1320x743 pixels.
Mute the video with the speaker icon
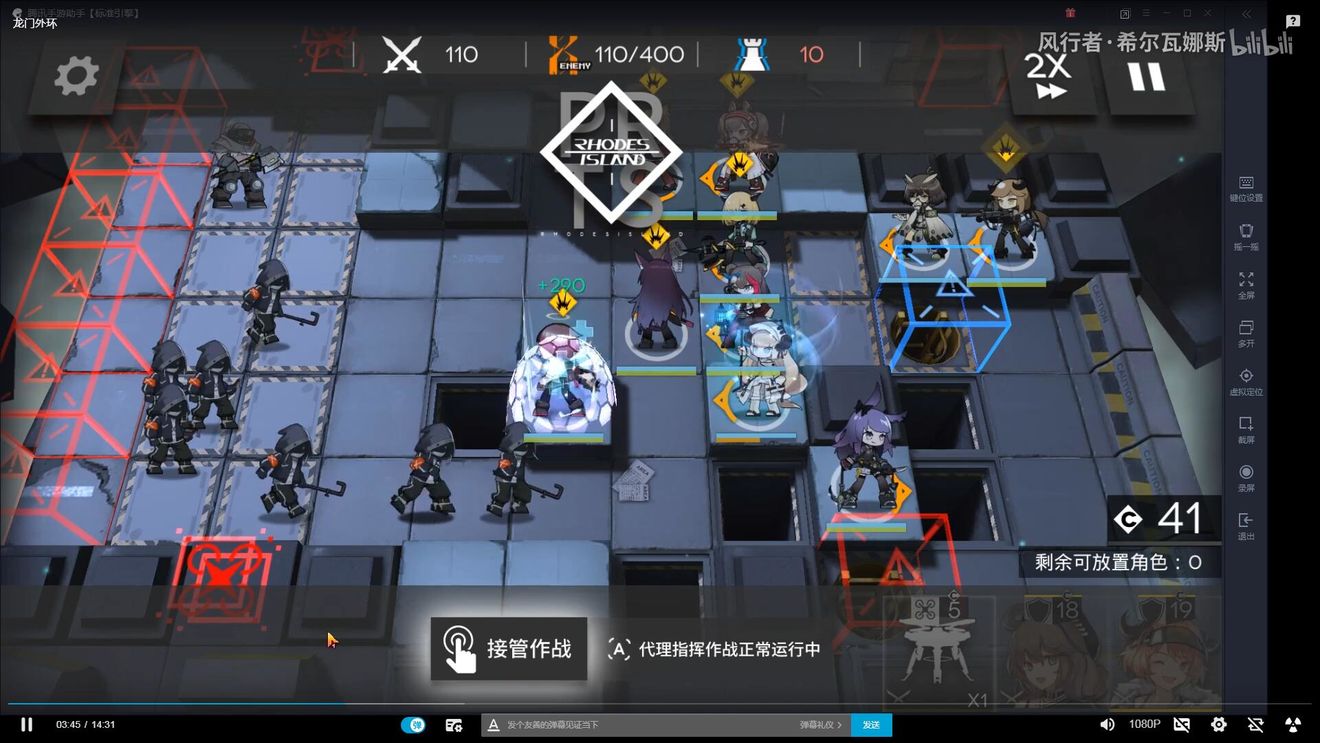click(1105, 725)
